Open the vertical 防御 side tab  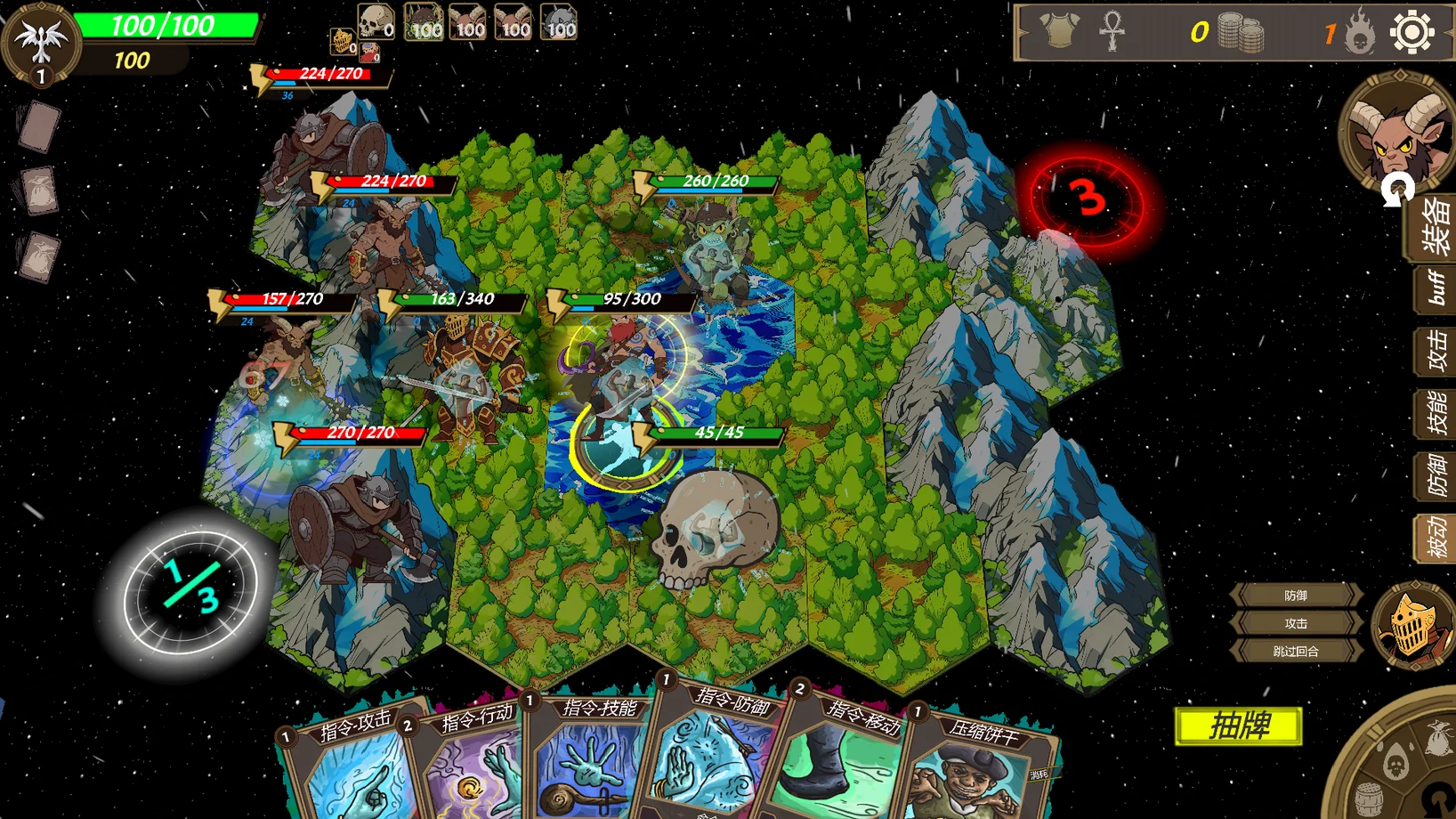point(1435,475)
